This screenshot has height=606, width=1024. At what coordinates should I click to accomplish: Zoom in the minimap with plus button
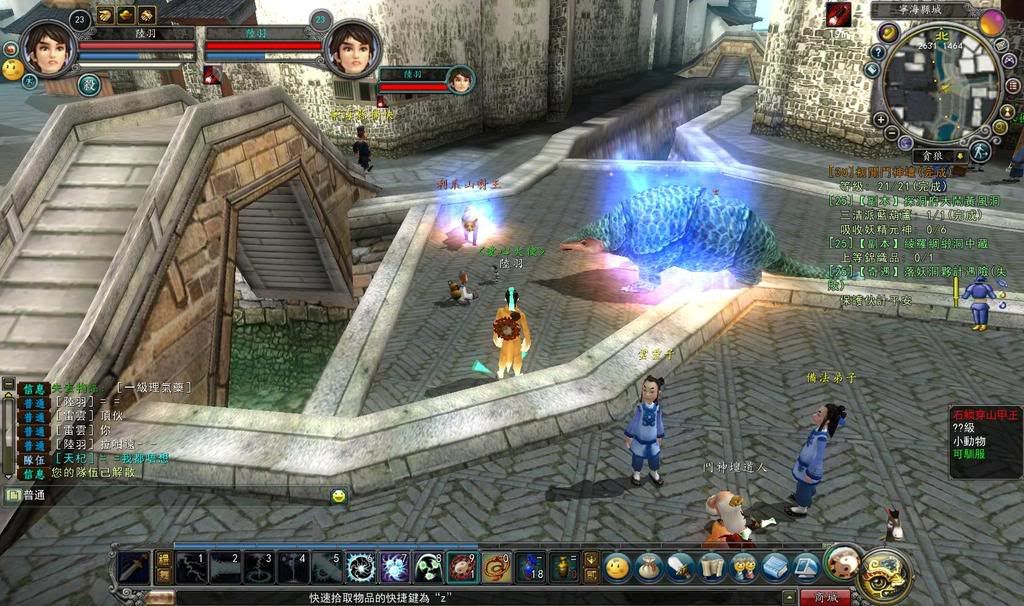[880, 119]
